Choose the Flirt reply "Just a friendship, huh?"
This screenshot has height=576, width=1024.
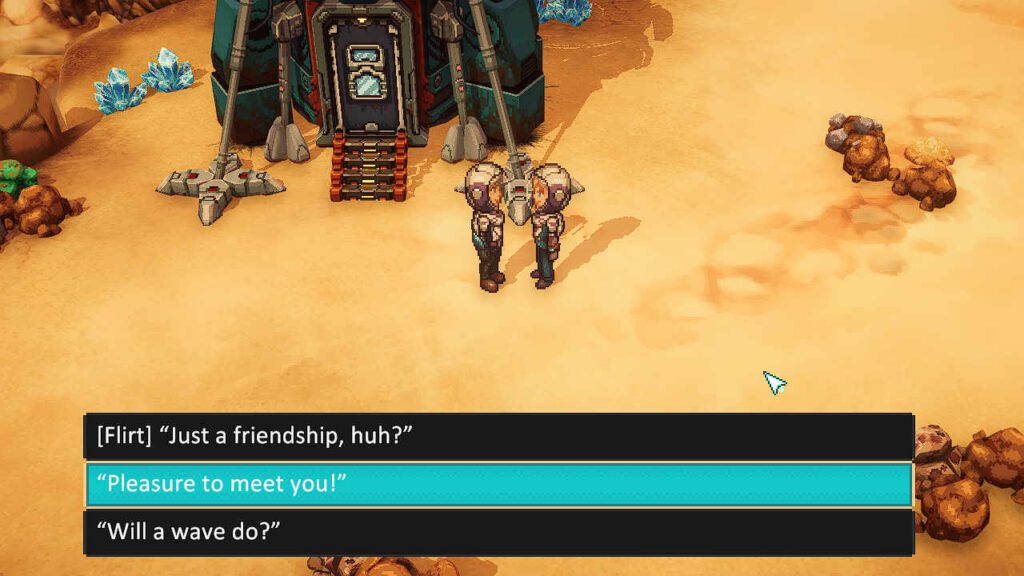[498, 436]
